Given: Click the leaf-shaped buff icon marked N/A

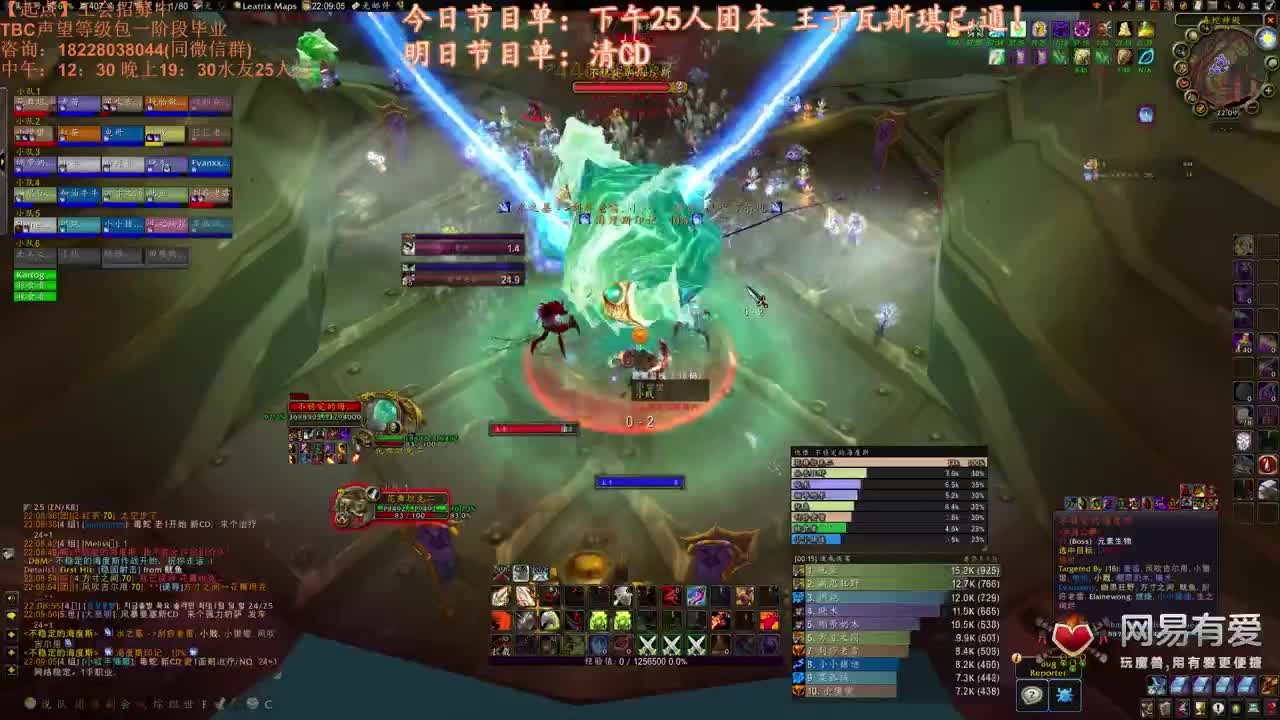Looking at the screenshot, I should 1146,56.
